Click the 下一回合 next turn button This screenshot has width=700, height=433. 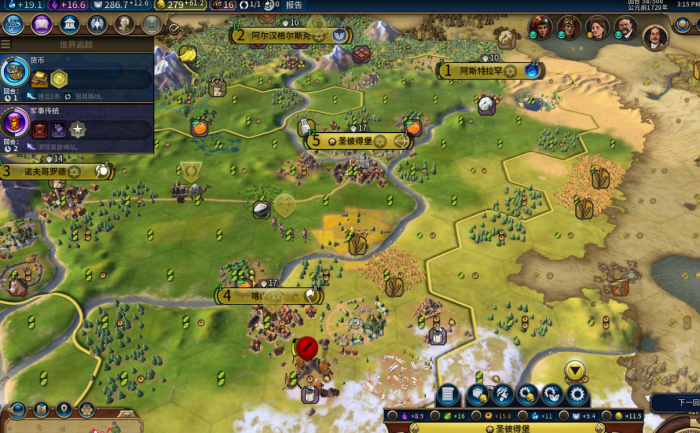pos(685,402)
